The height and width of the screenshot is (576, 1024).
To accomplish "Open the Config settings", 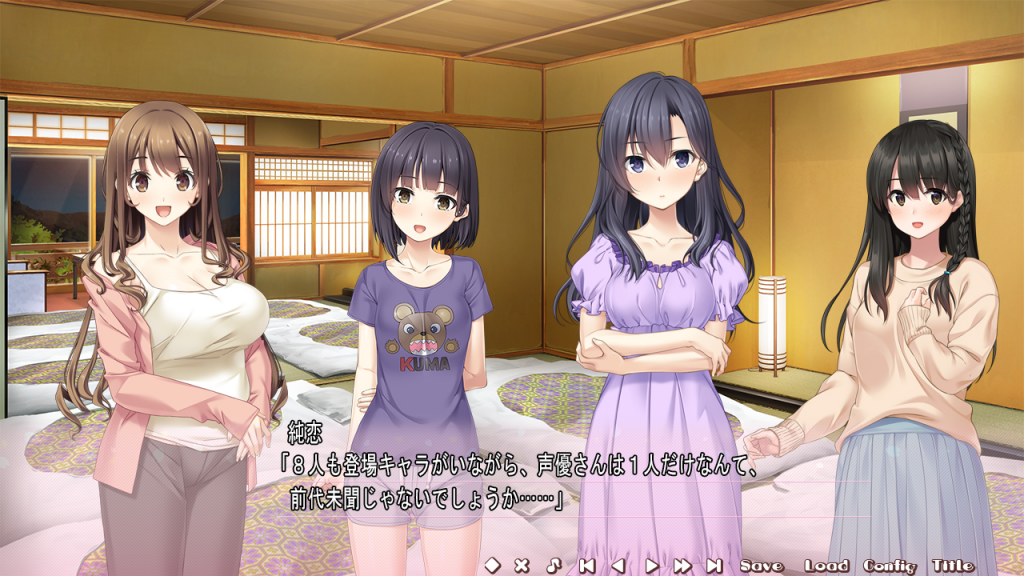I will coord(890,565).
